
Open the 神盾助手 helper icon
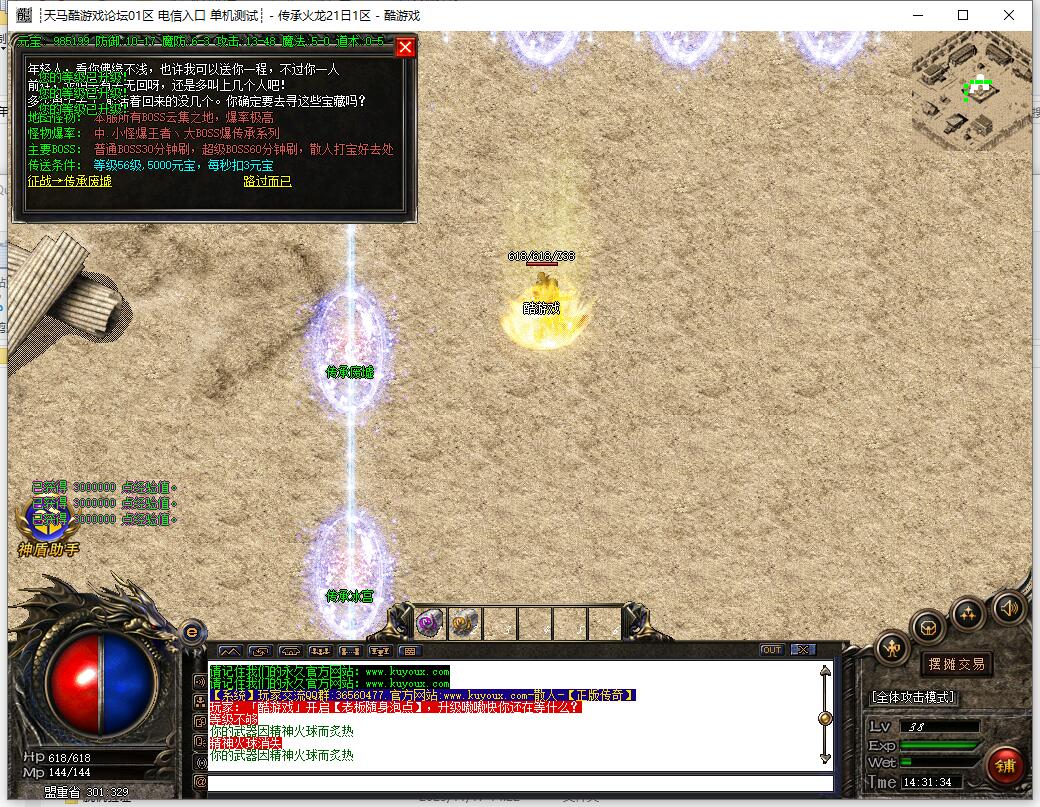pyautogui.click(x=47, y=522)
